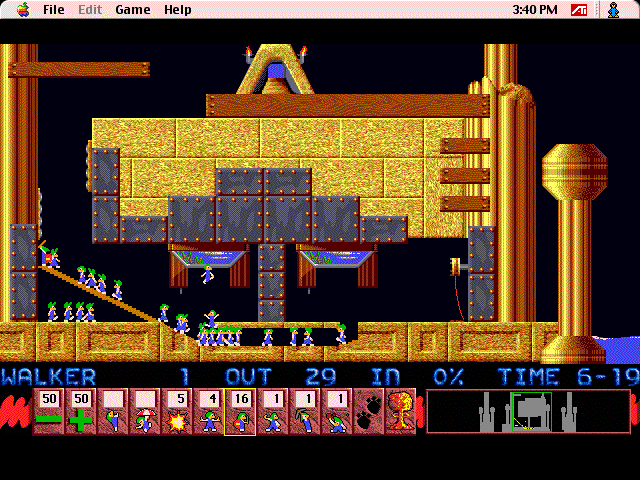
Task: Pick the Builder skill with 16 left
Action: [240, 412]
